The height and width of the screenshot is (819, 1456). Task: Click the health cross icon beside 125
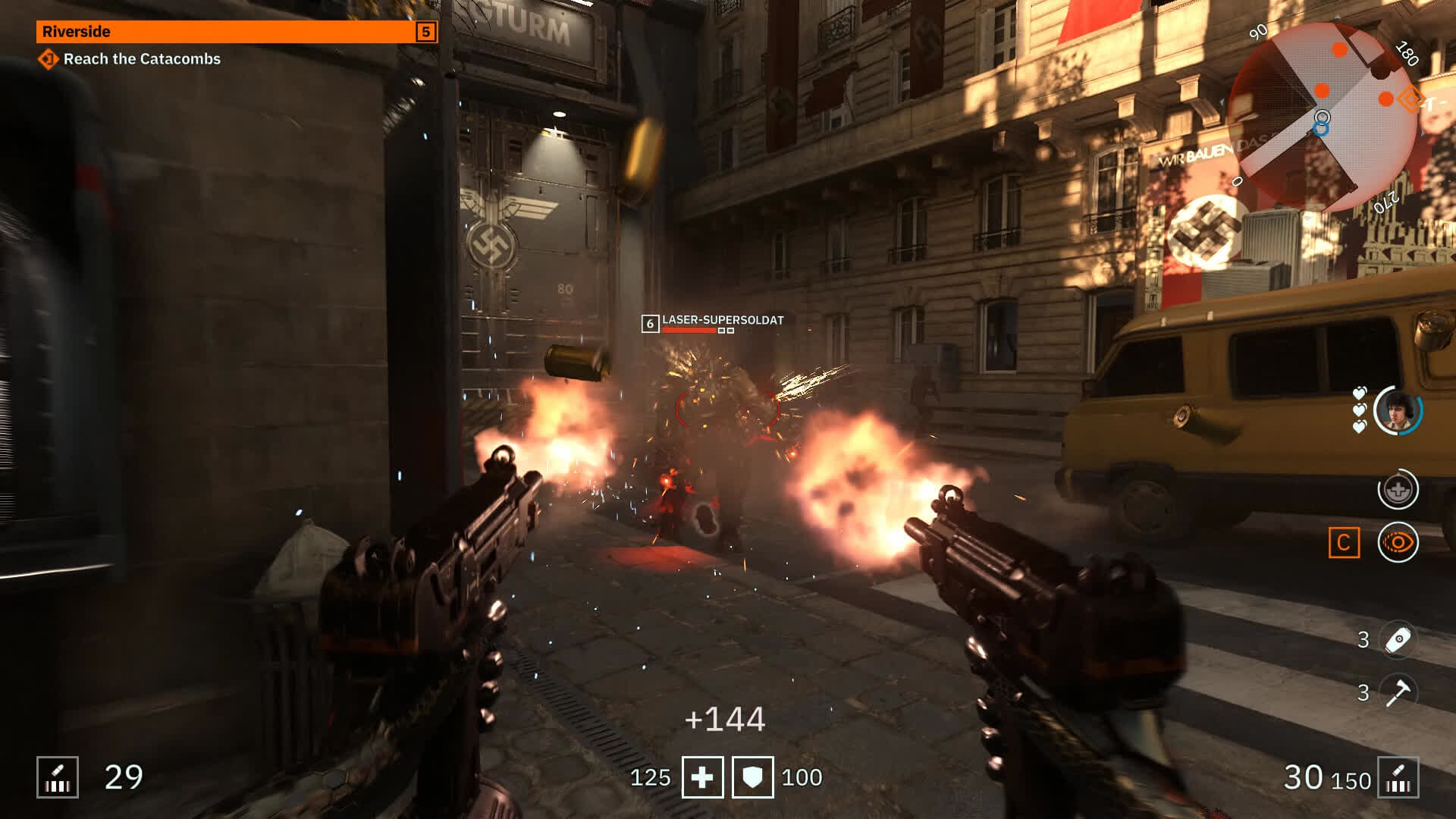coord(701,777)
